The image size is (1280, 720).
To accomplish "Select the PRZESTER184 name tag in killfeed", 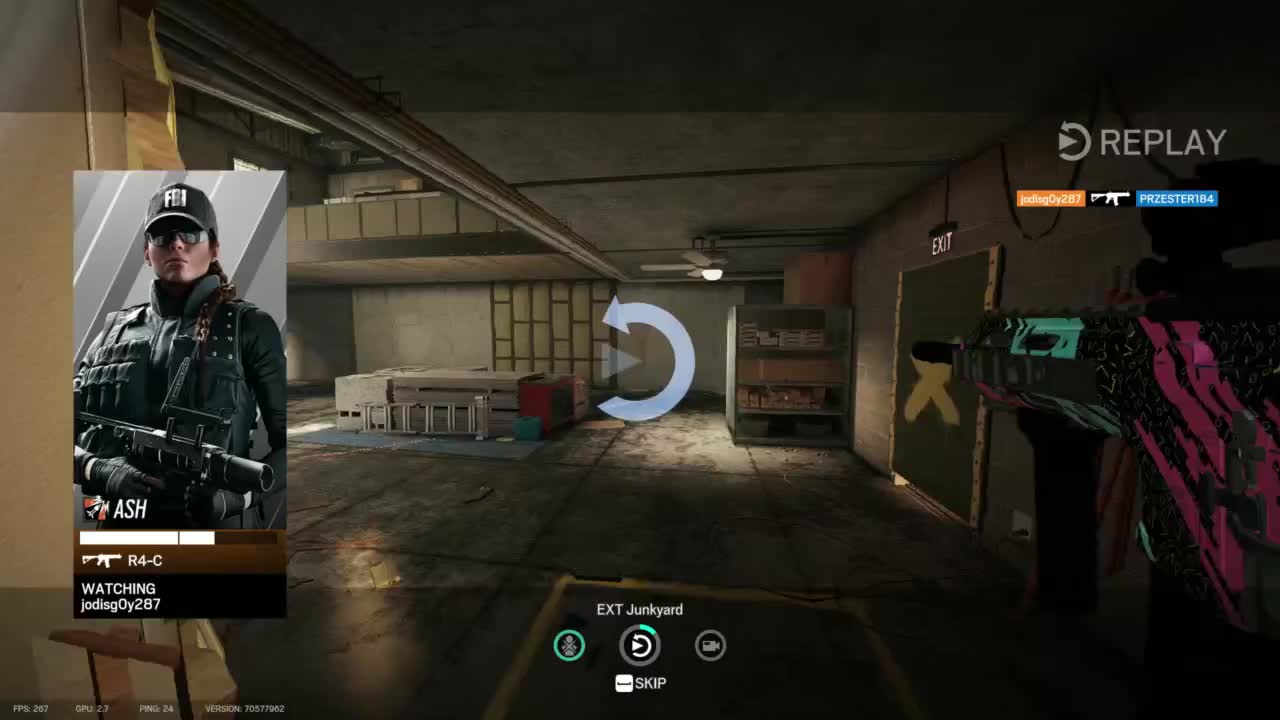I will pos(1176,198).
